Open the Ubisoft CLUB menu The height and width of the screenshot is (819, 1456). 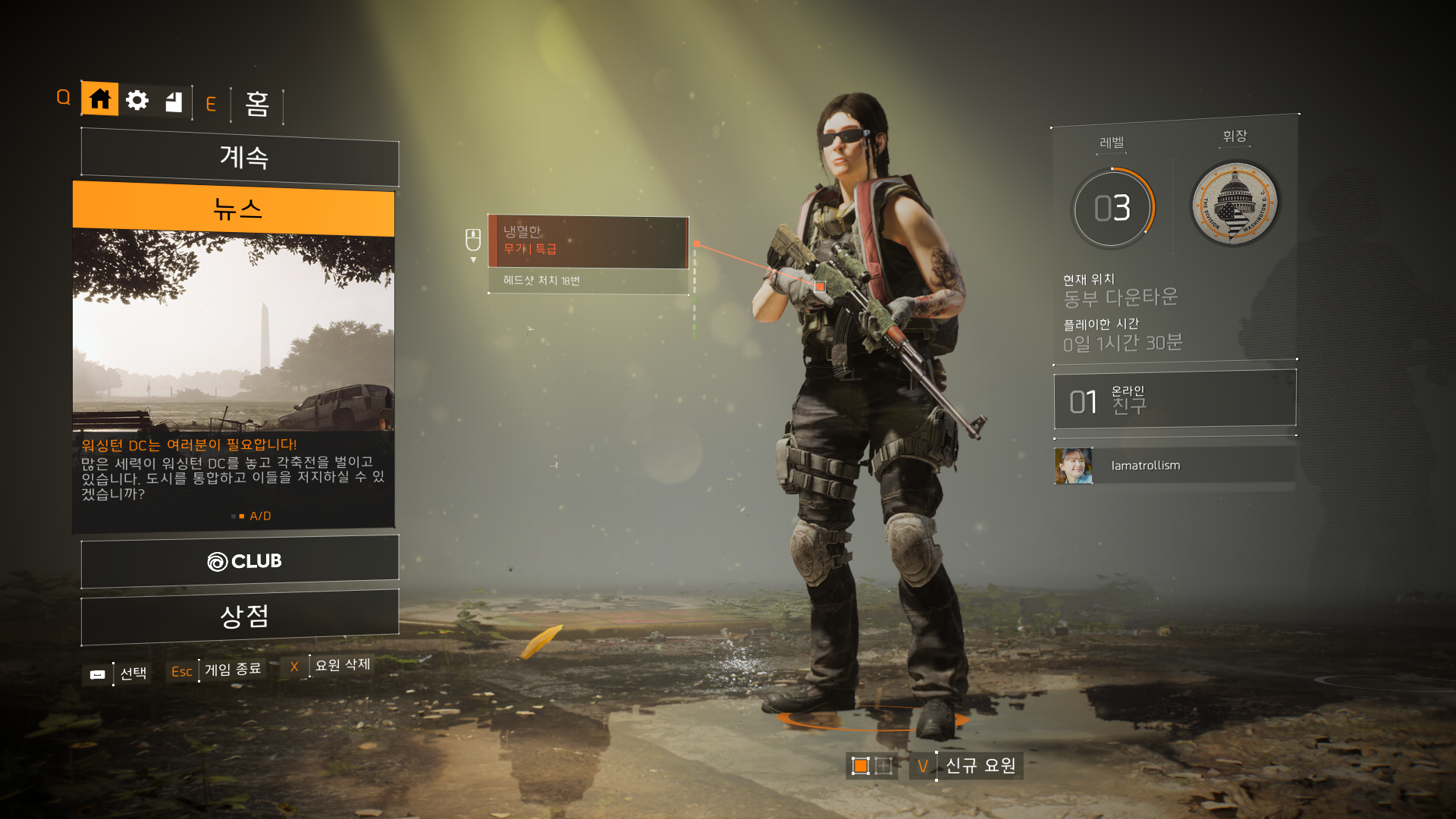click(x=240, y=561)
